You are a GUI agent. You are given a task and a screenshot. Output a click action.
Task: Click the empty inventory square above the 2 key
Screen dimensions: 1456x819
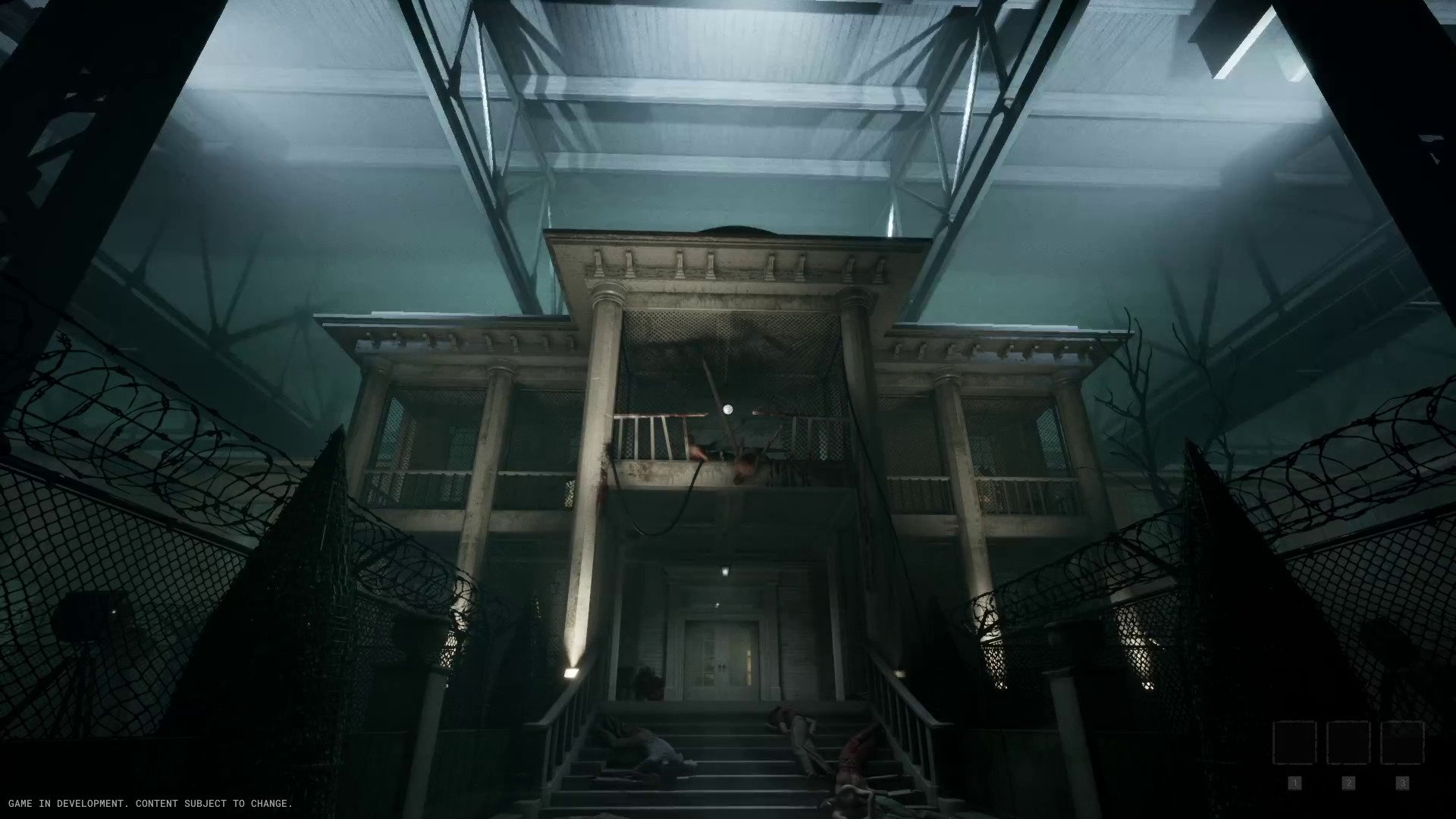click(x=1348, y=745)
